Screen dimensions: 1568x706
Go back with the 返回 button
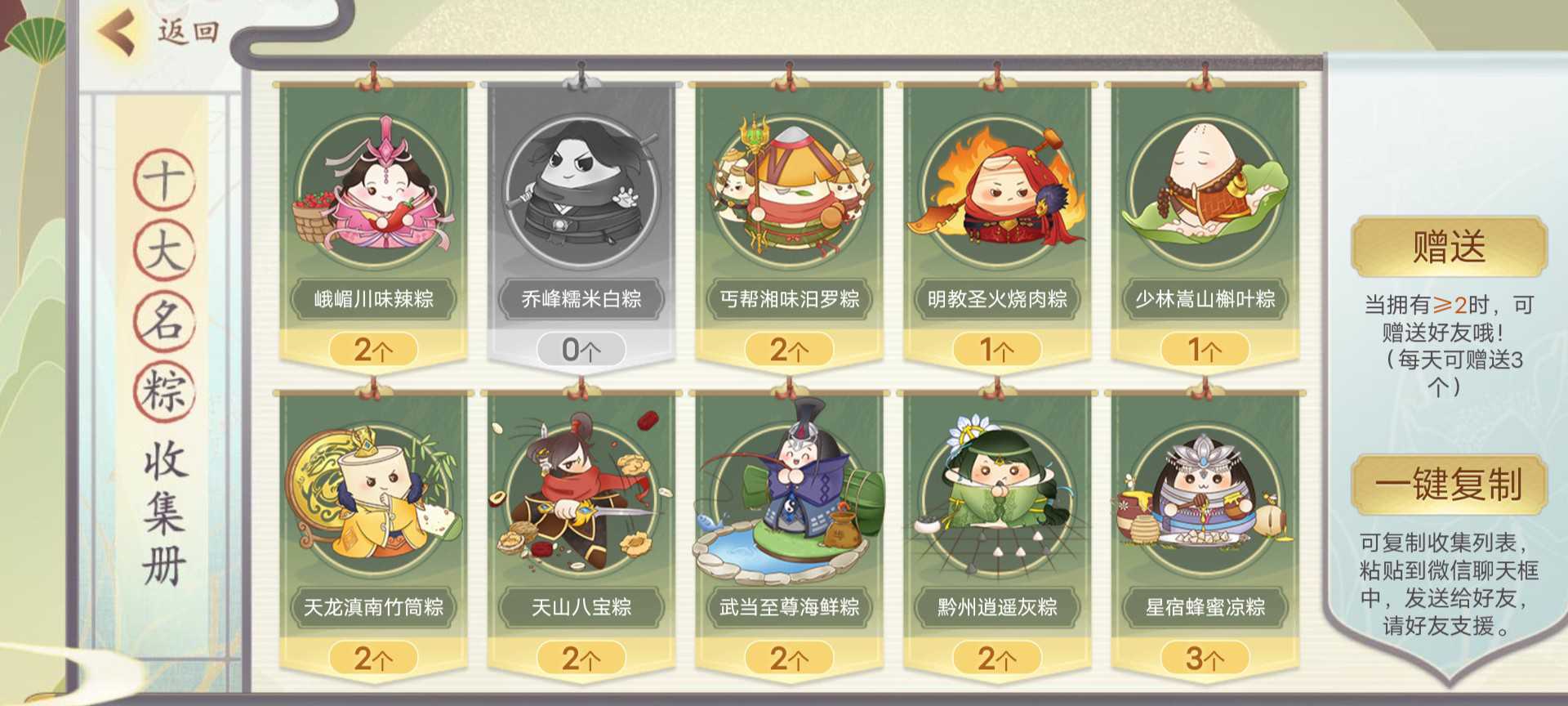[x=159, y=33]
